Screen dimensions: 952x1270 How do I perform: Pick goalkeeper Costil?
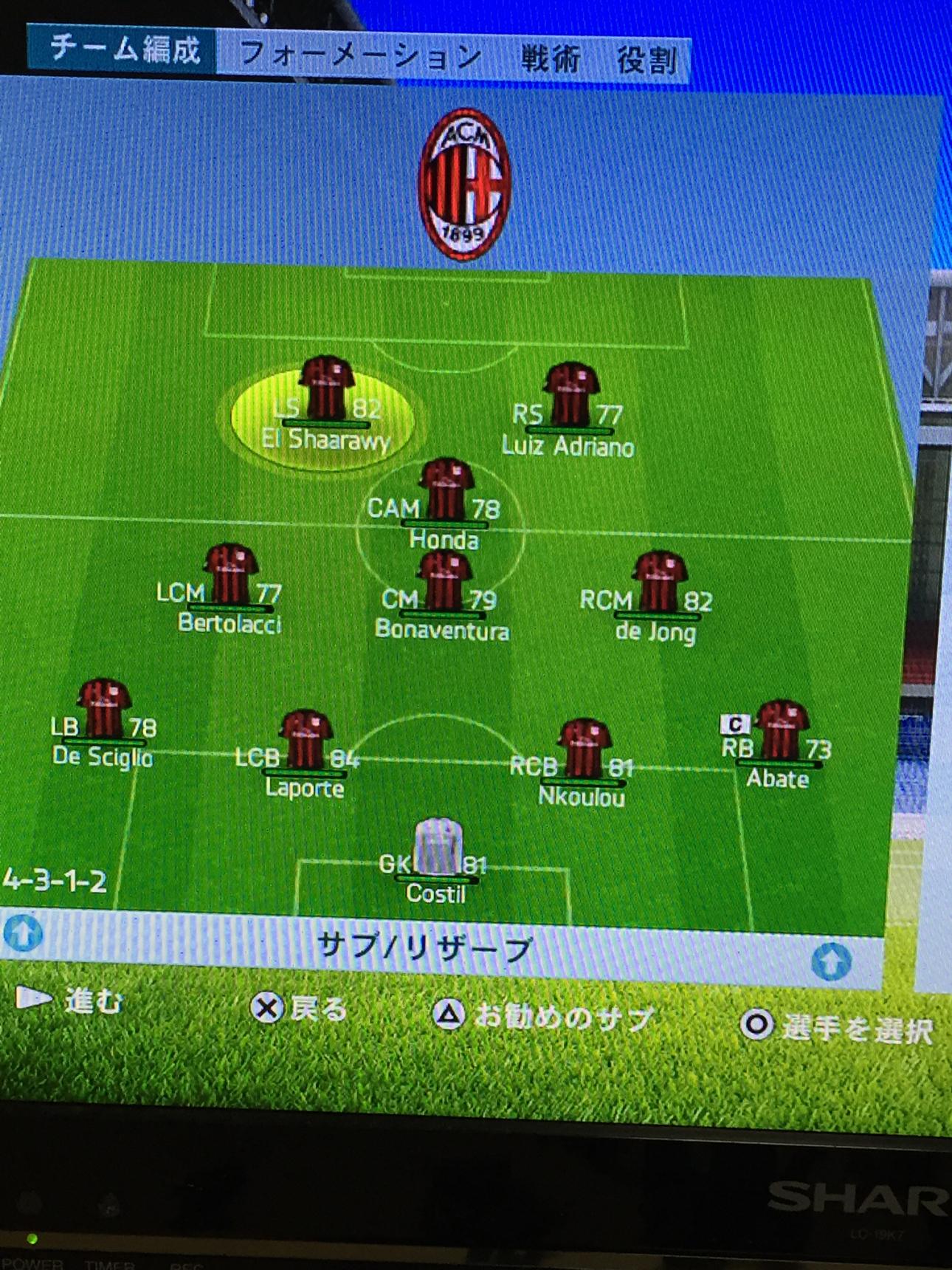[437, 858]
